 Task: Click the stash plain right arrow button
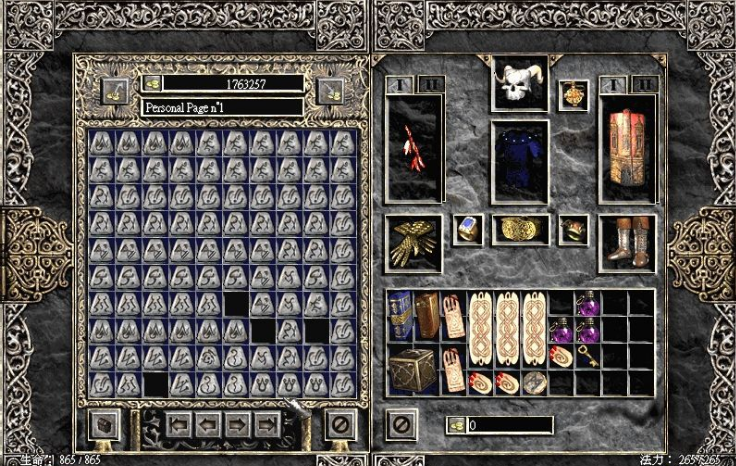238,424
